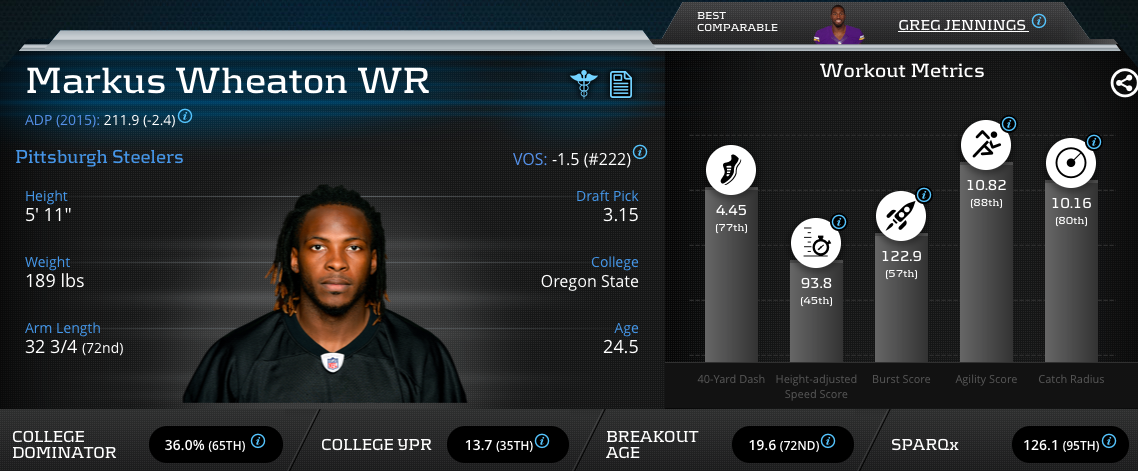Select the Catch Radius target icon
The height and width of the screenshot is (471, 1138).
point(1070,162)
